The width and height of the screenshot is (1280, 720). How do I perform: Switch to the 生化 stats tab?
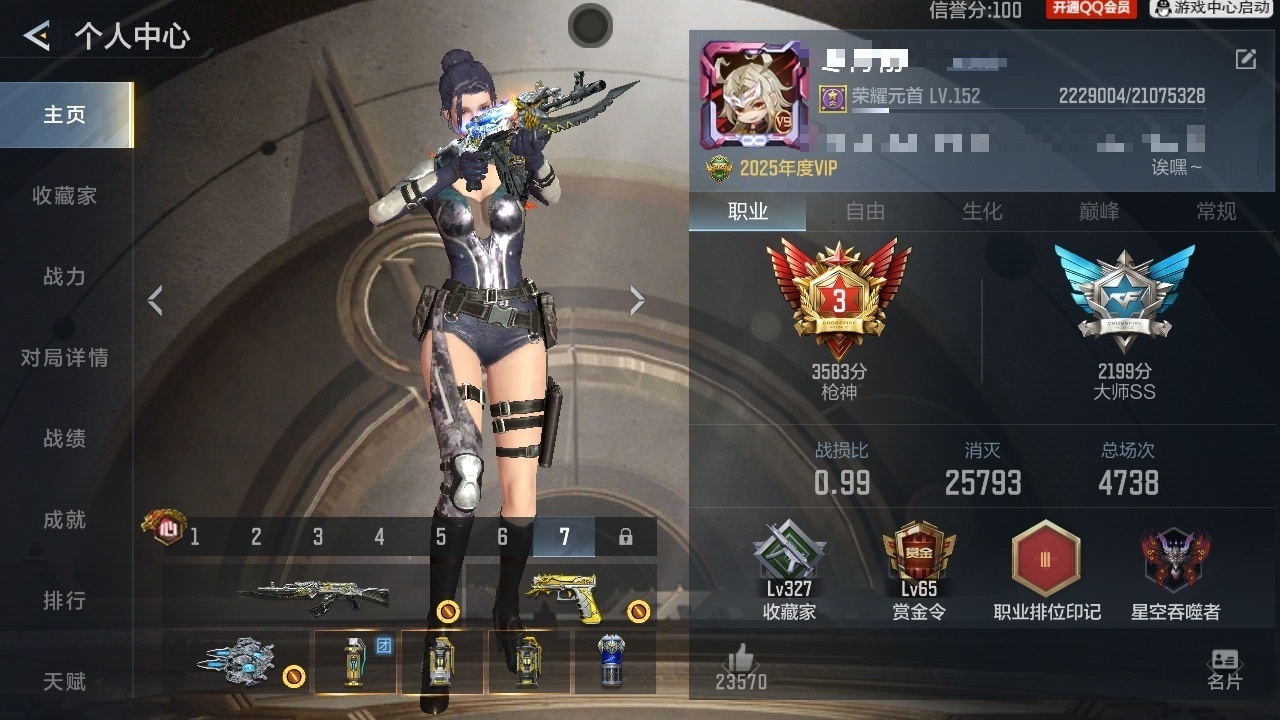point(982,211)
